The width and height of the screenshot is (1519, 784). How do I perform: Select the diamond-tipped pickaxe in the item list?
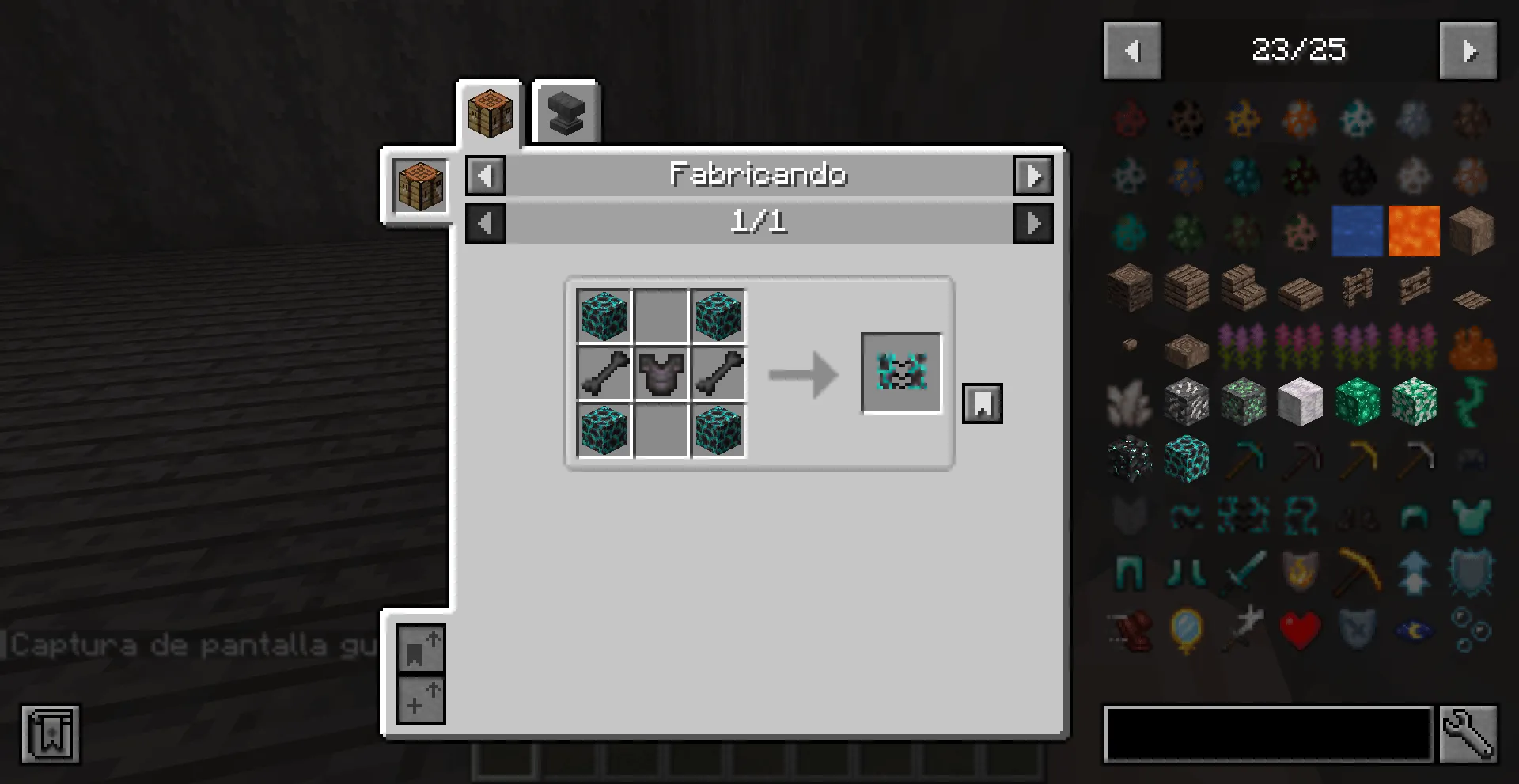(x=1243, y=458)
